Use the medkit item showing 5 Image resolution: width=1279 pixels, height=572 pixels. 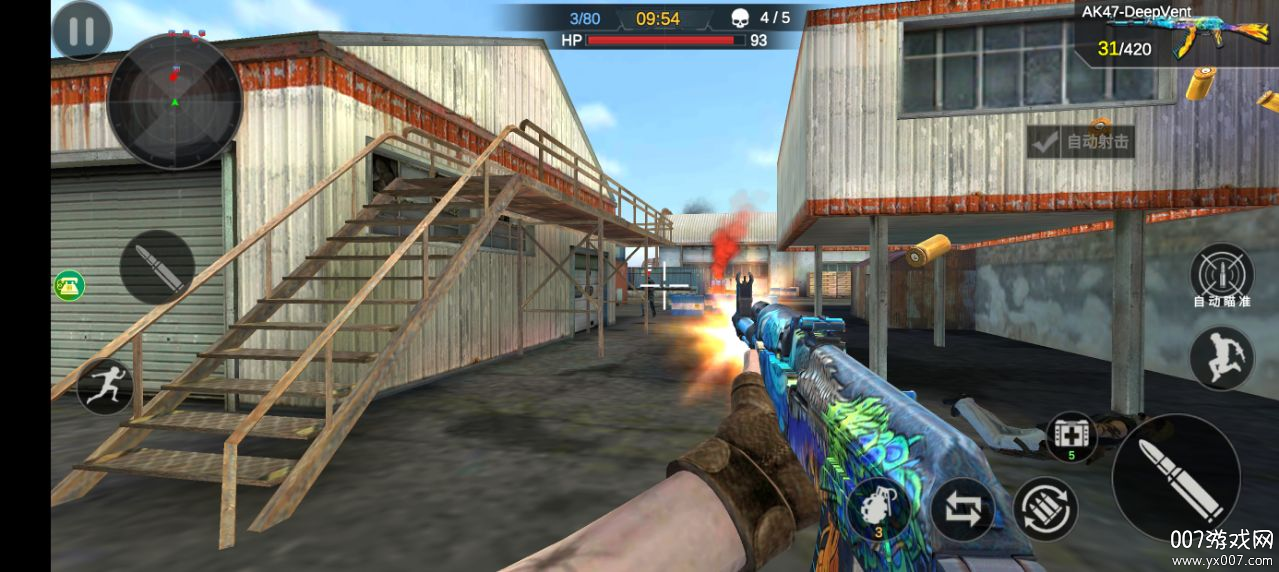pyautogui.click(x=1071, y=437)
